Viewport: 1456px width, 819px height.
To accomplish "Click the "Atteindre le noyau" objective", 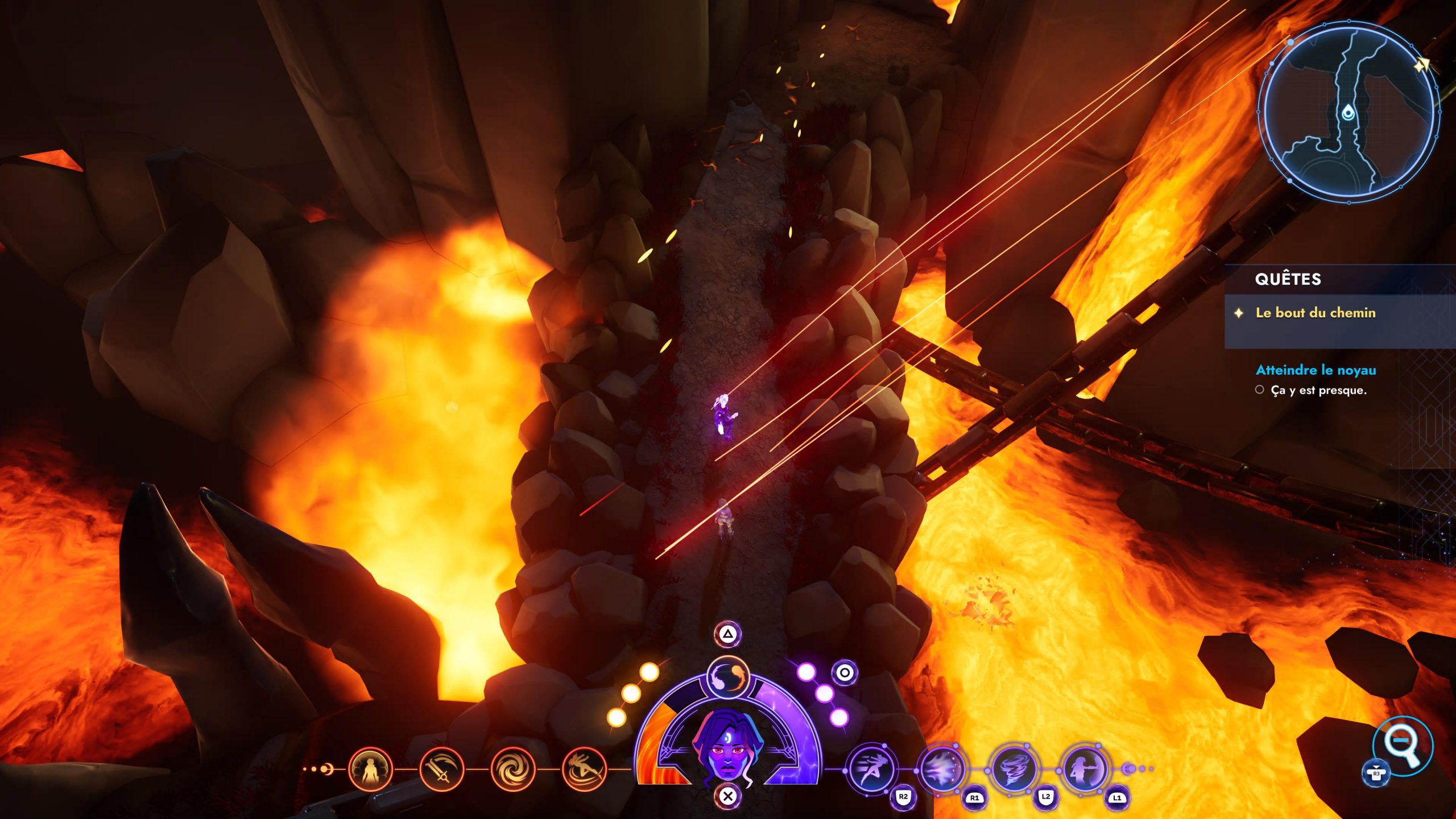I will [x=1316, y=370].
